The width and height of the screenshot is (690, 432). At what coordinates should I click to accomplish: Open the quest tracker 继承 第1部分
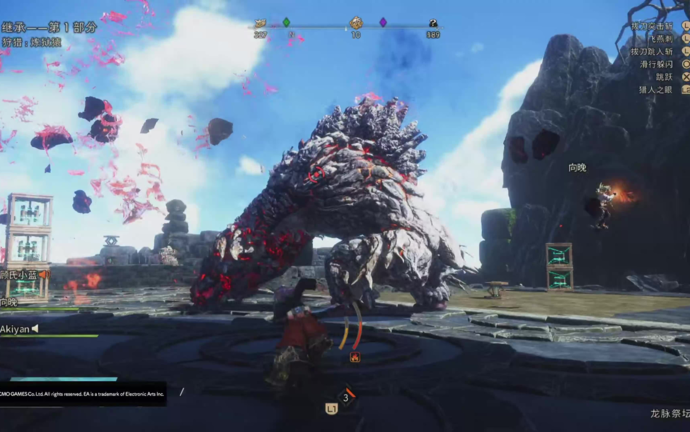50,27
